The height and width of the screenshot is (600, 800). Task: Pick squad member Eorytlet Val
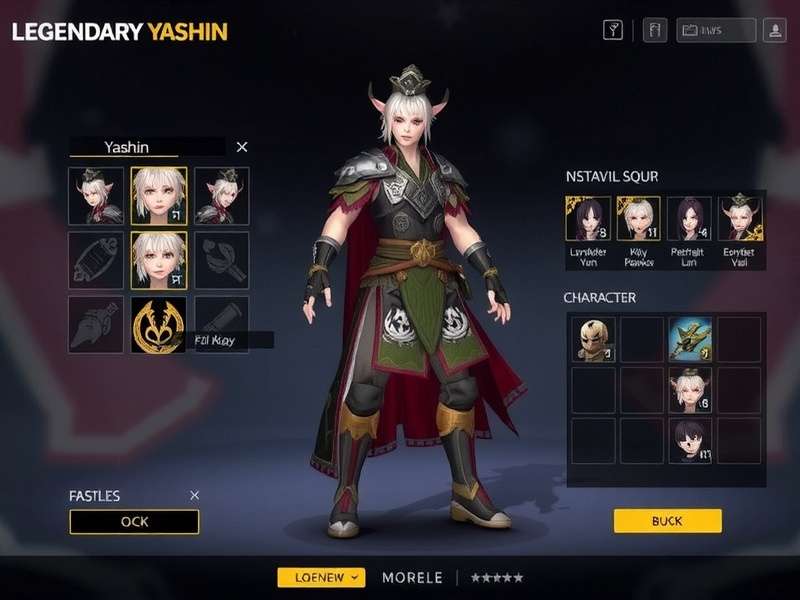point(740,219)
